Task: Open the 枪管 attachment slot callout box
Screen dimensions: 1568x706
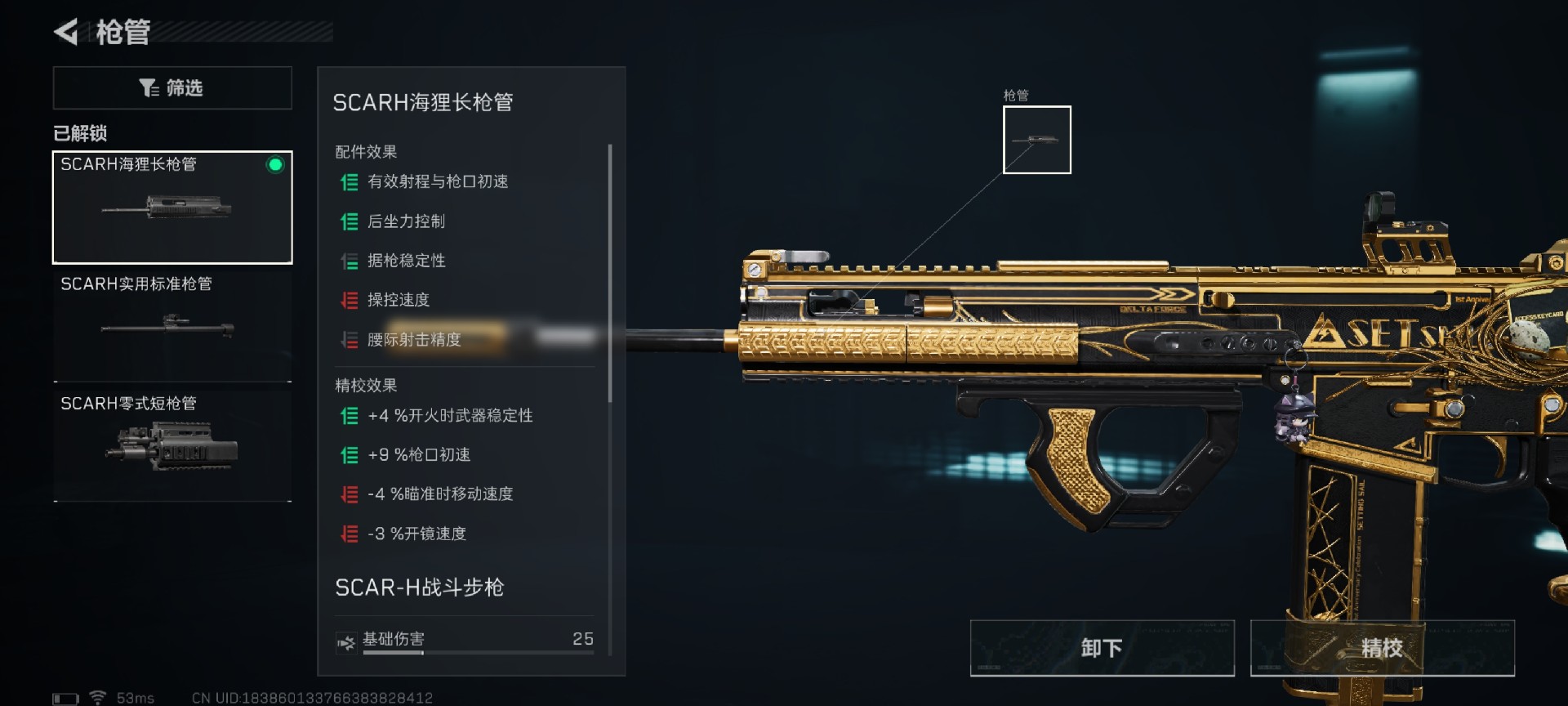Action: (x=1036, y=139)
